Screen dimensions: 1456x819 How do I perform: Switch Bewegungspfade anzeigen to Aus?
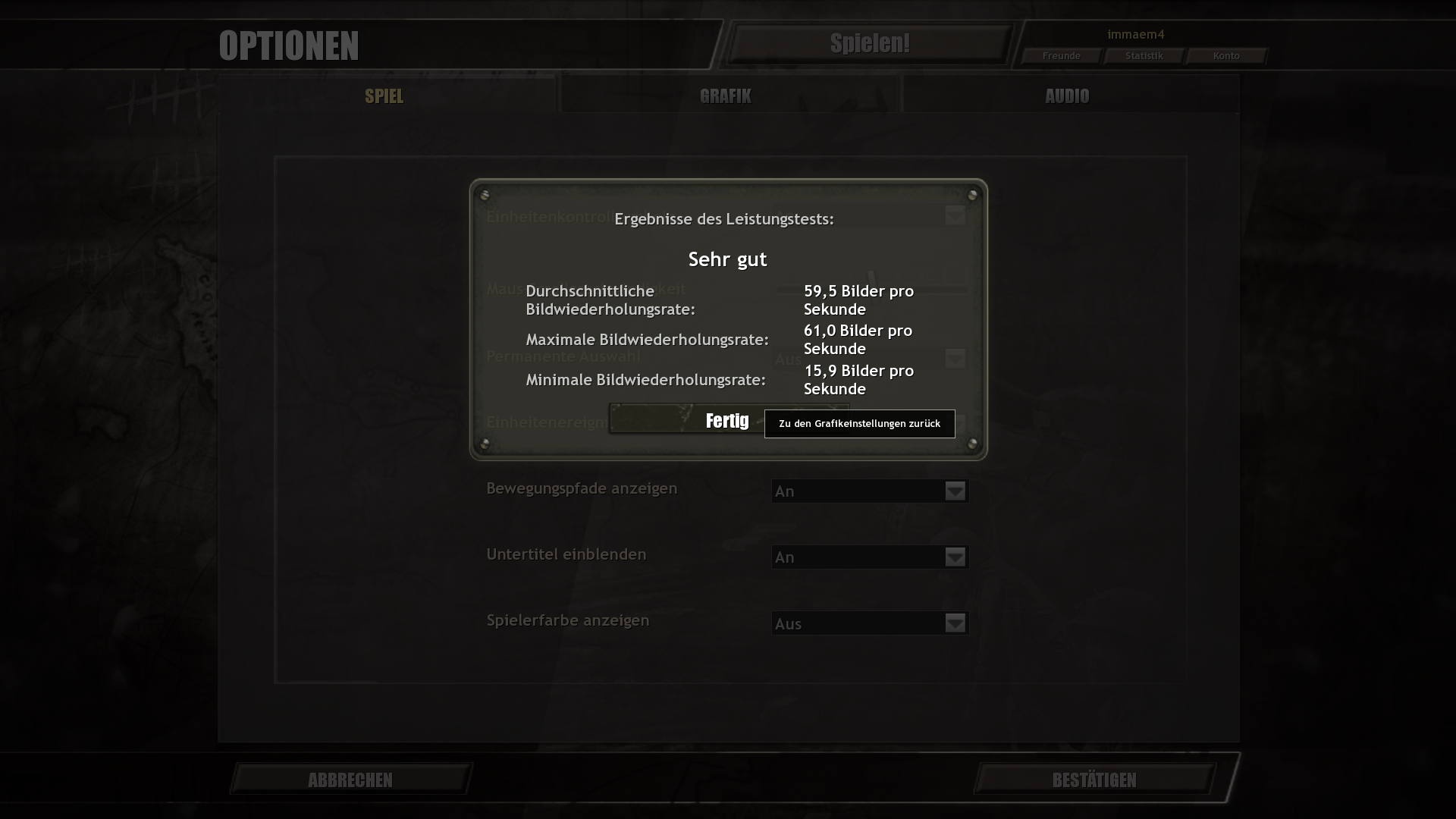[869, 491]
